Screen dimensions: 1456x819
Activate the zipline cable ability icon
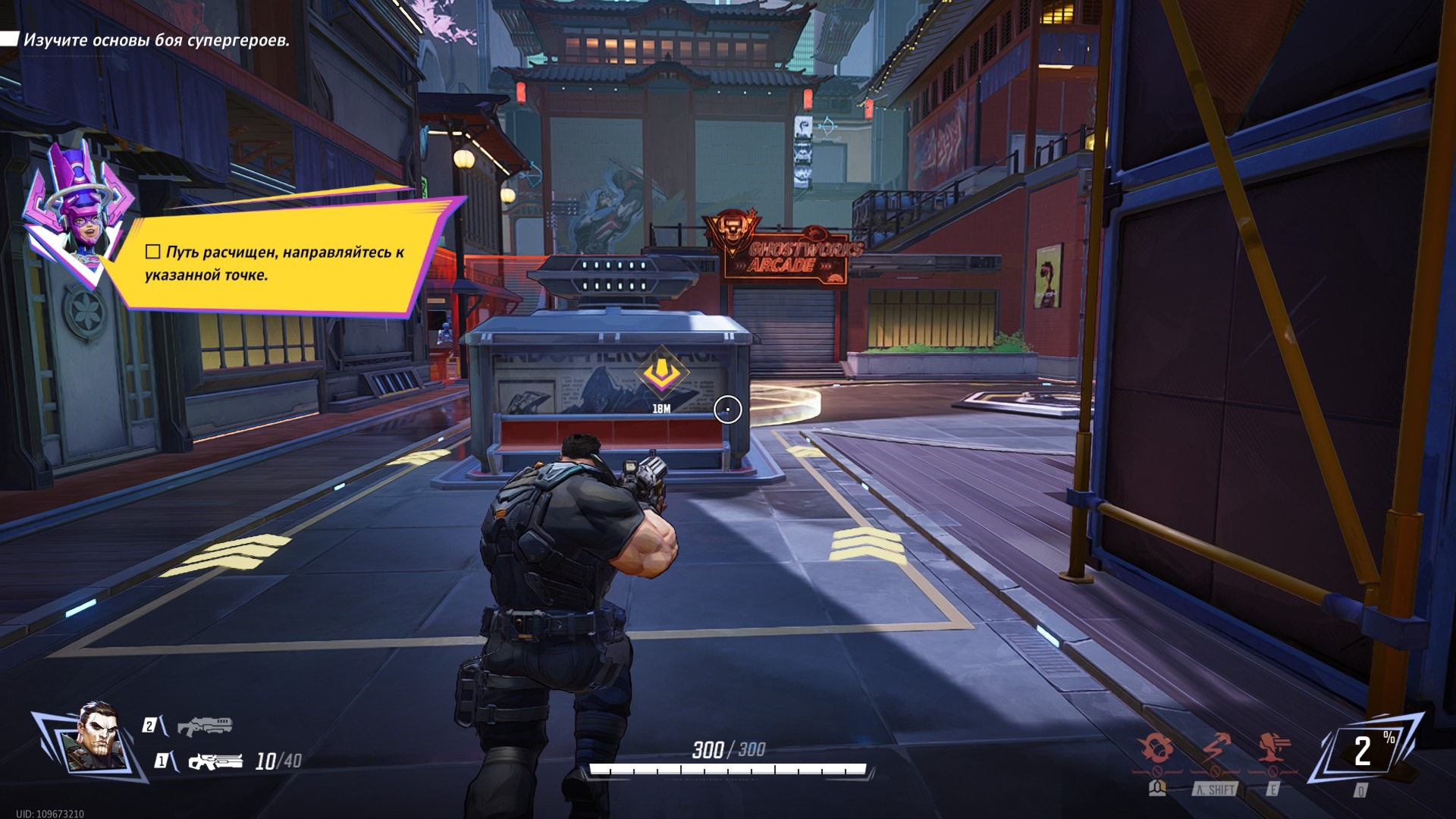pos(1216,749)
